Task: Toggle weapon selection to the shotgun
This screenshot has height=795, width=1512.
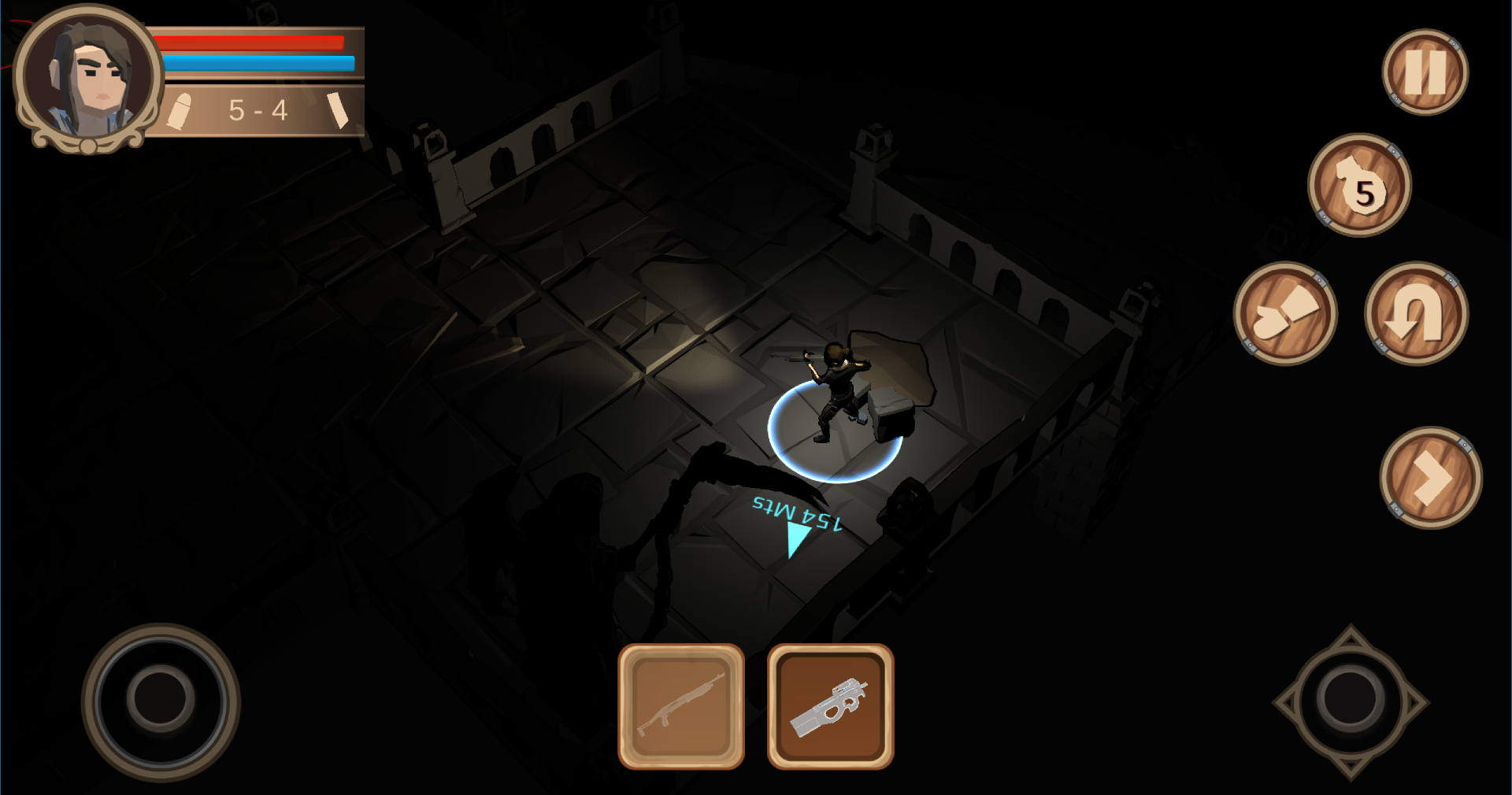Action: pos(681,706)
